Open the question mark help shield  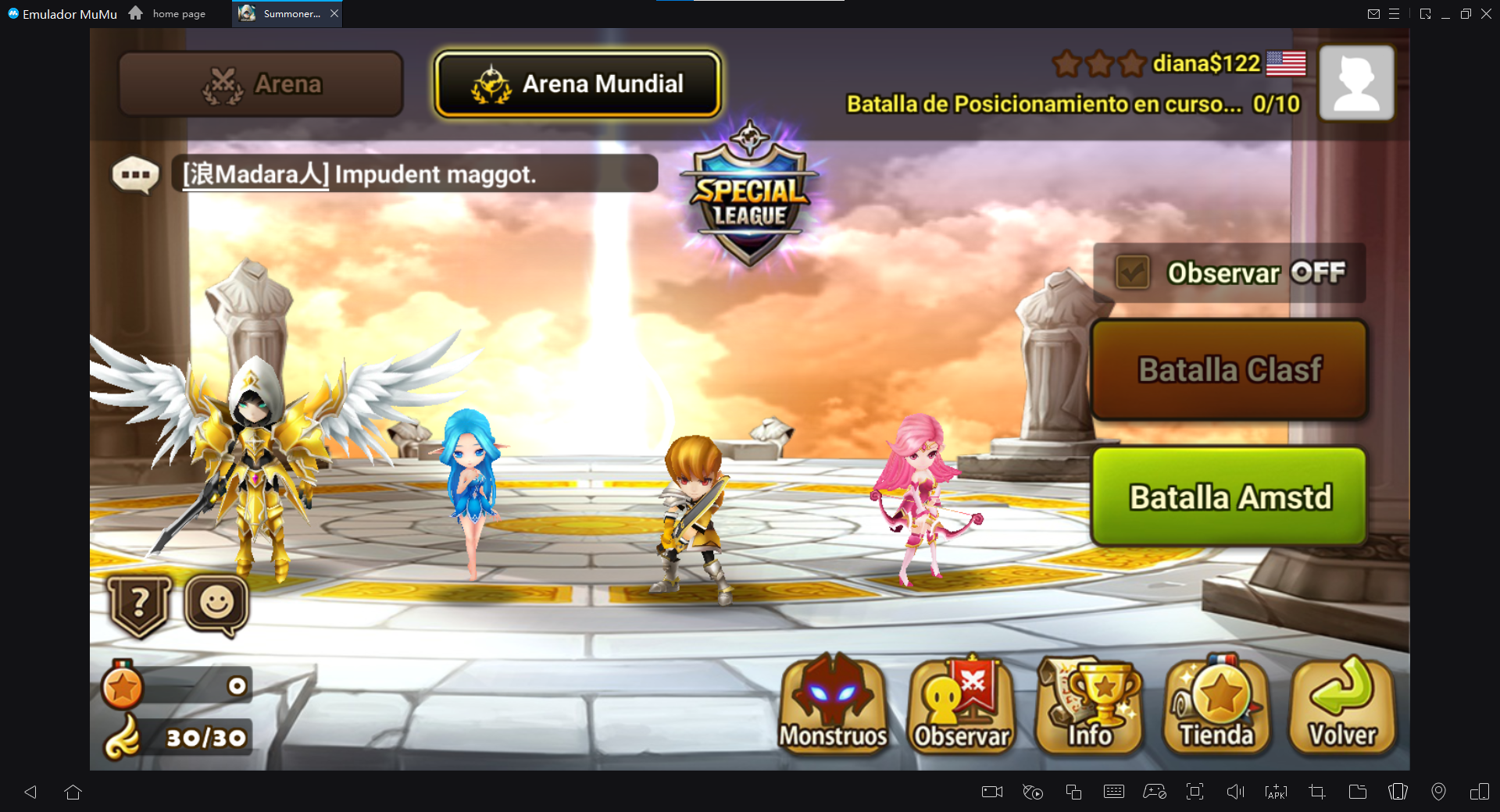140,605
